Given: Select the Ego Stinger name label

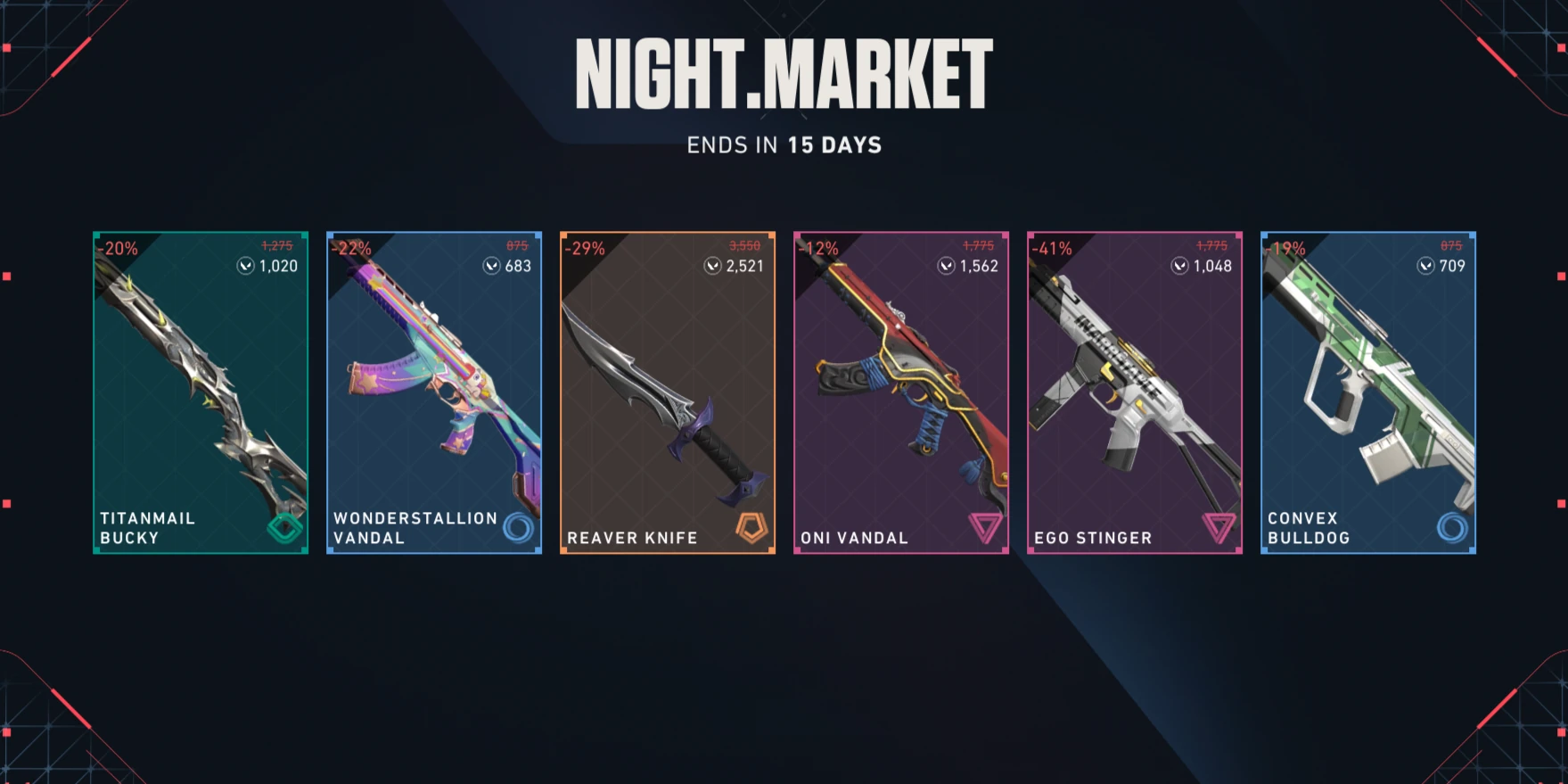Looking at the screenshot, I should [1093, 537].
